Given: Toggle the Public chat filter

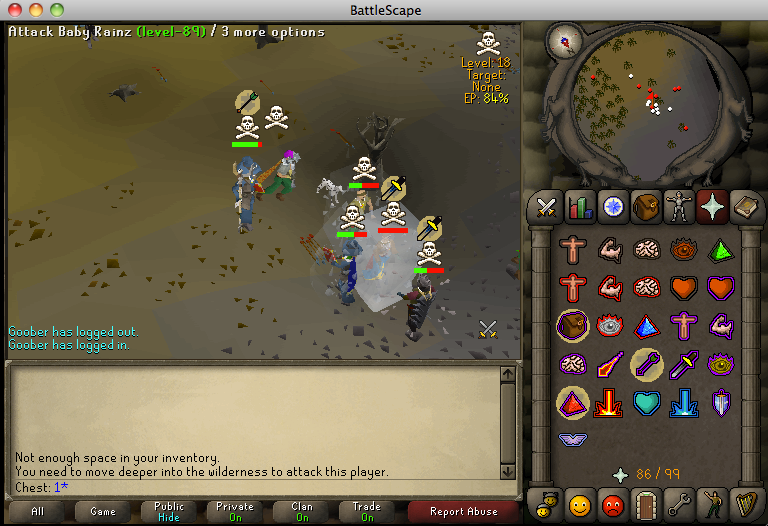Looking at the screenshot, I should (169, 511).
